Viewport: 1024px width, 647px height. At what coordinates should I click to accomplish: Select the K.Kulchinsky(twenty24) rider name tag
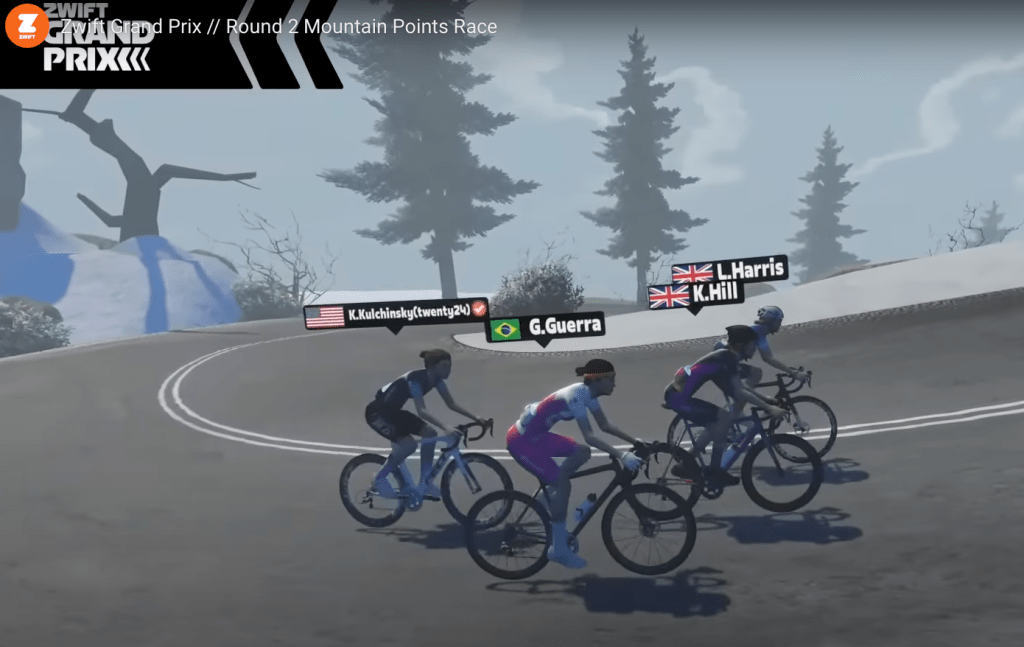click(396, 316)
